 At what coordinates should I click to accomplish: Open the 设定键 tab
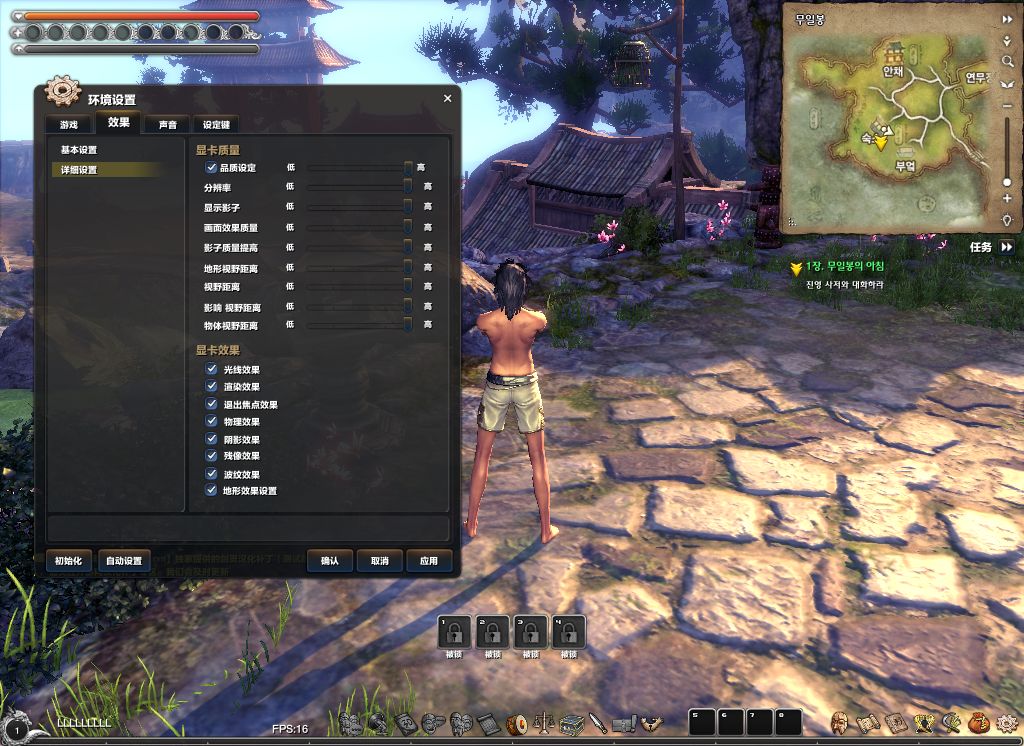[x=216, y=124]
